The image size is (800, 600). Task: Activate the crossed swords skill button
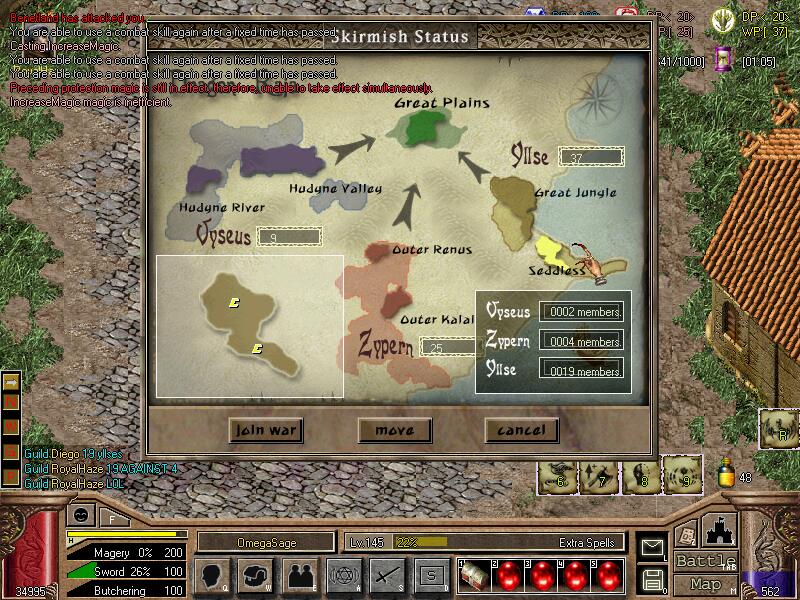tap(387, 576)
